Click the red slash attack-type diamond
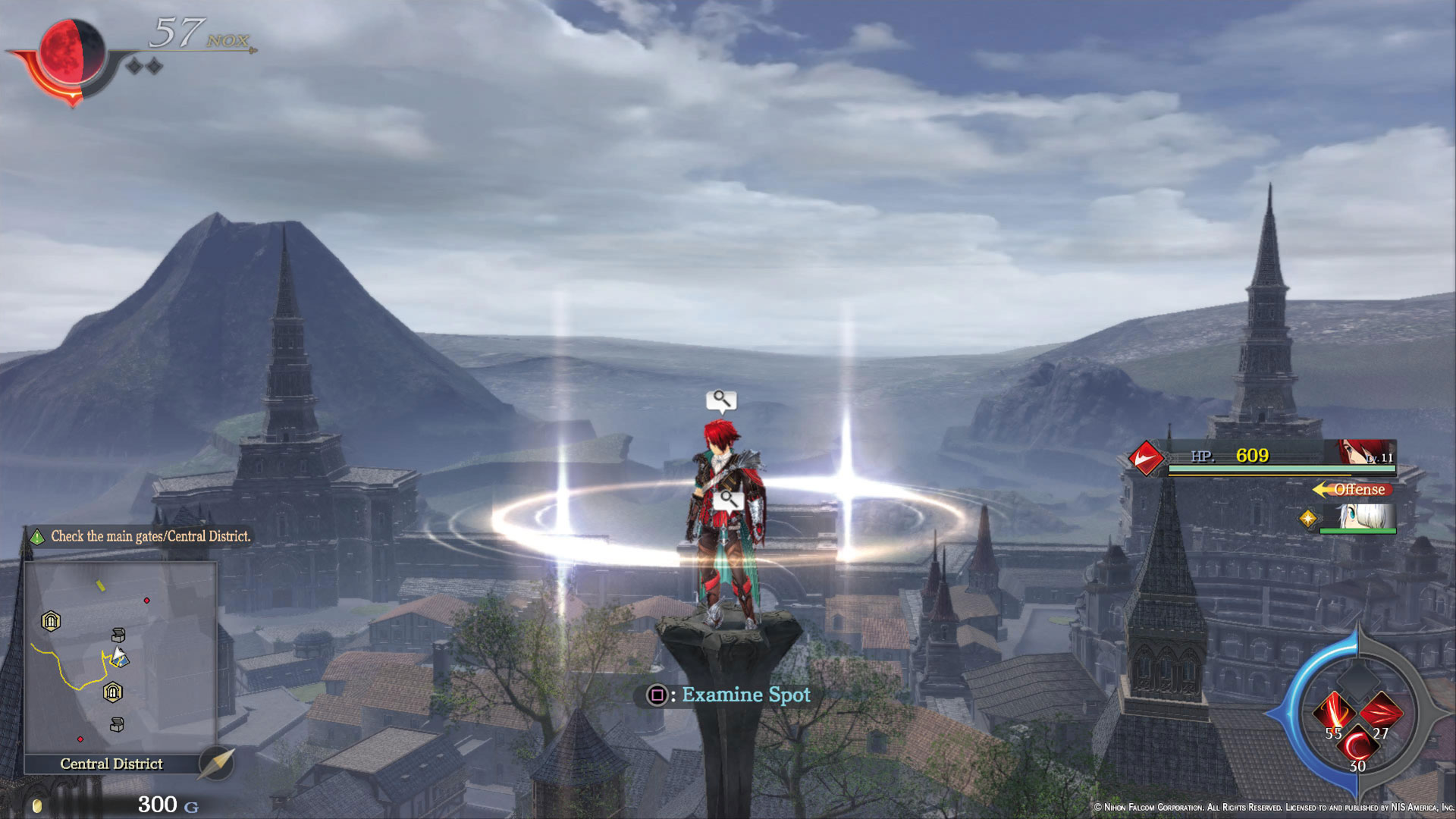The image size is (1456, 819). [1145, 458]
